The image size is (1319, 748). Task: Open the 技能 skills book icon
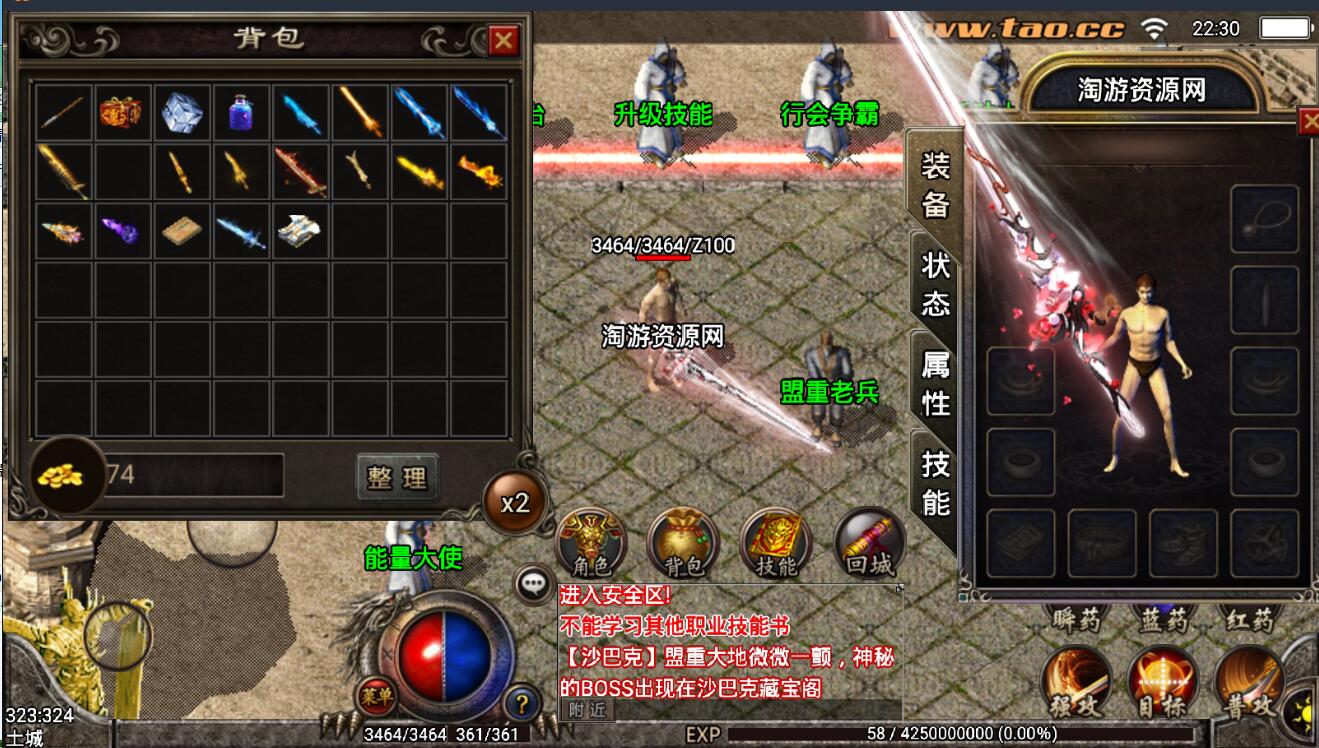[776, 546]
